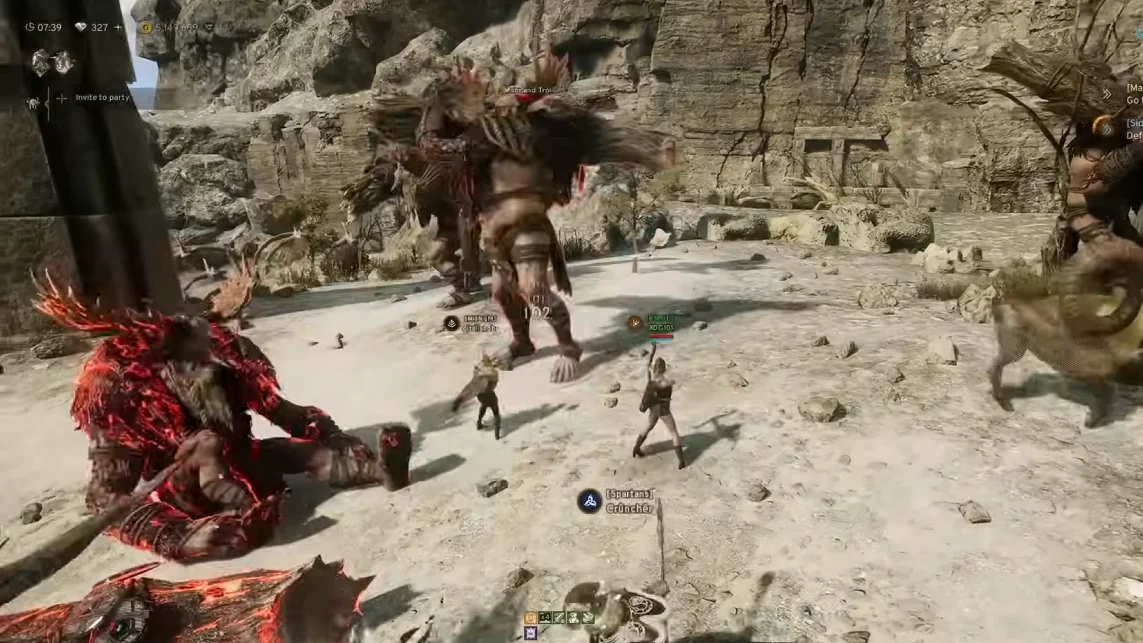Add more diamonds with the plus button

click(118, 28)
